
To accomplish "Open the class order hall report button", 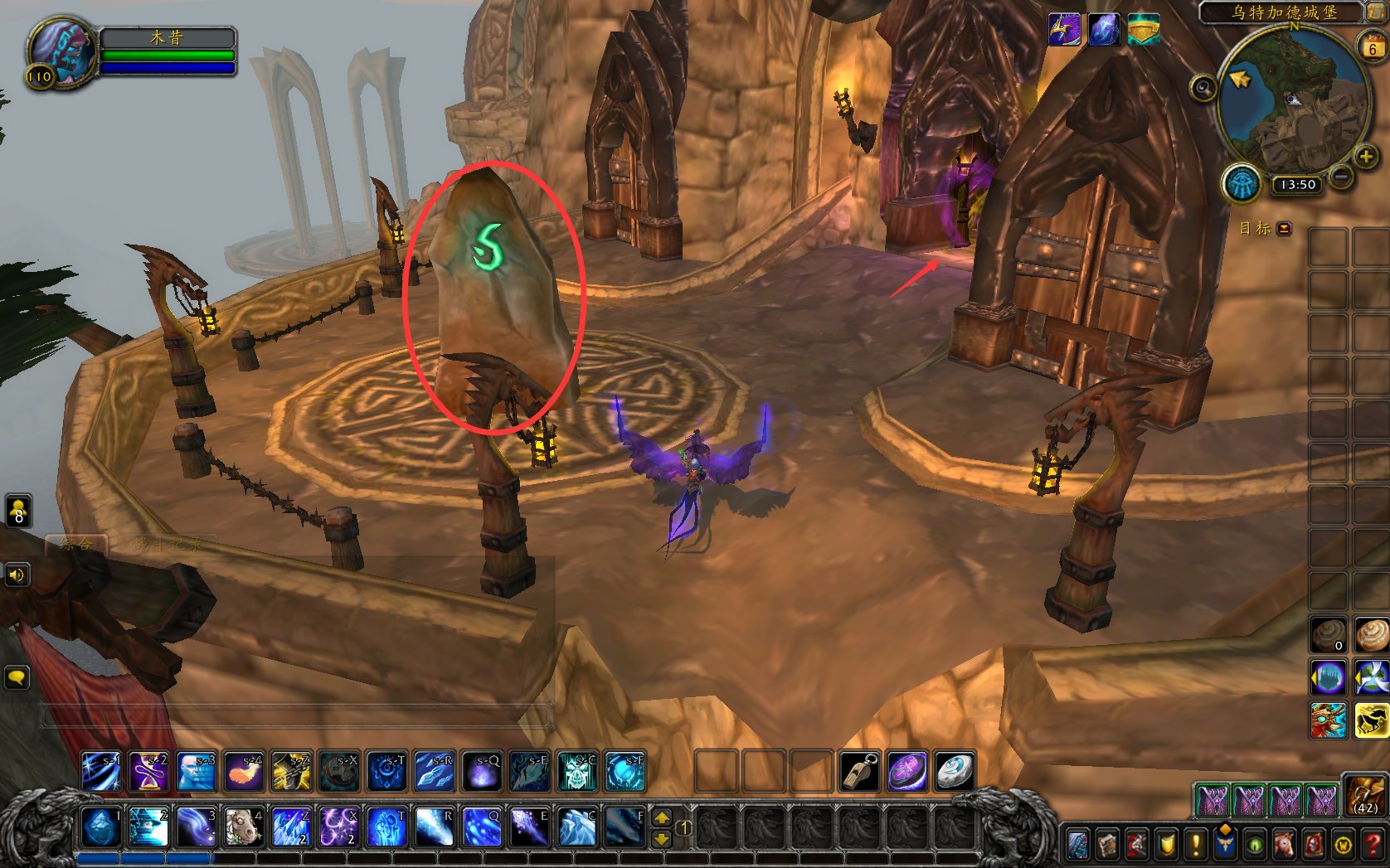I will (x=1242, y=183).
